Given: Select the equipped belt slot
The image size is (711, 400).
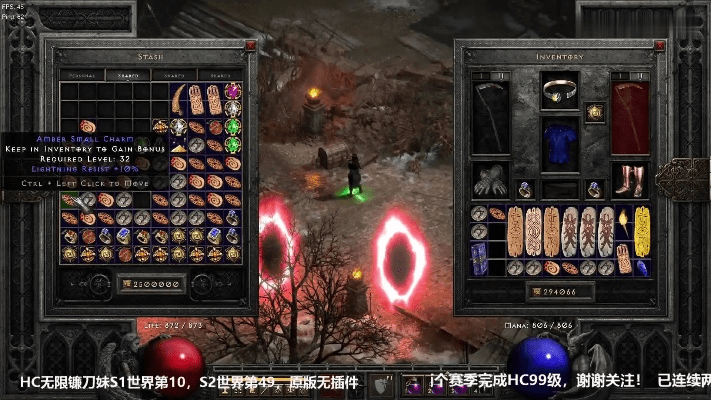Looking at the screenshot, I should point(561,188).
